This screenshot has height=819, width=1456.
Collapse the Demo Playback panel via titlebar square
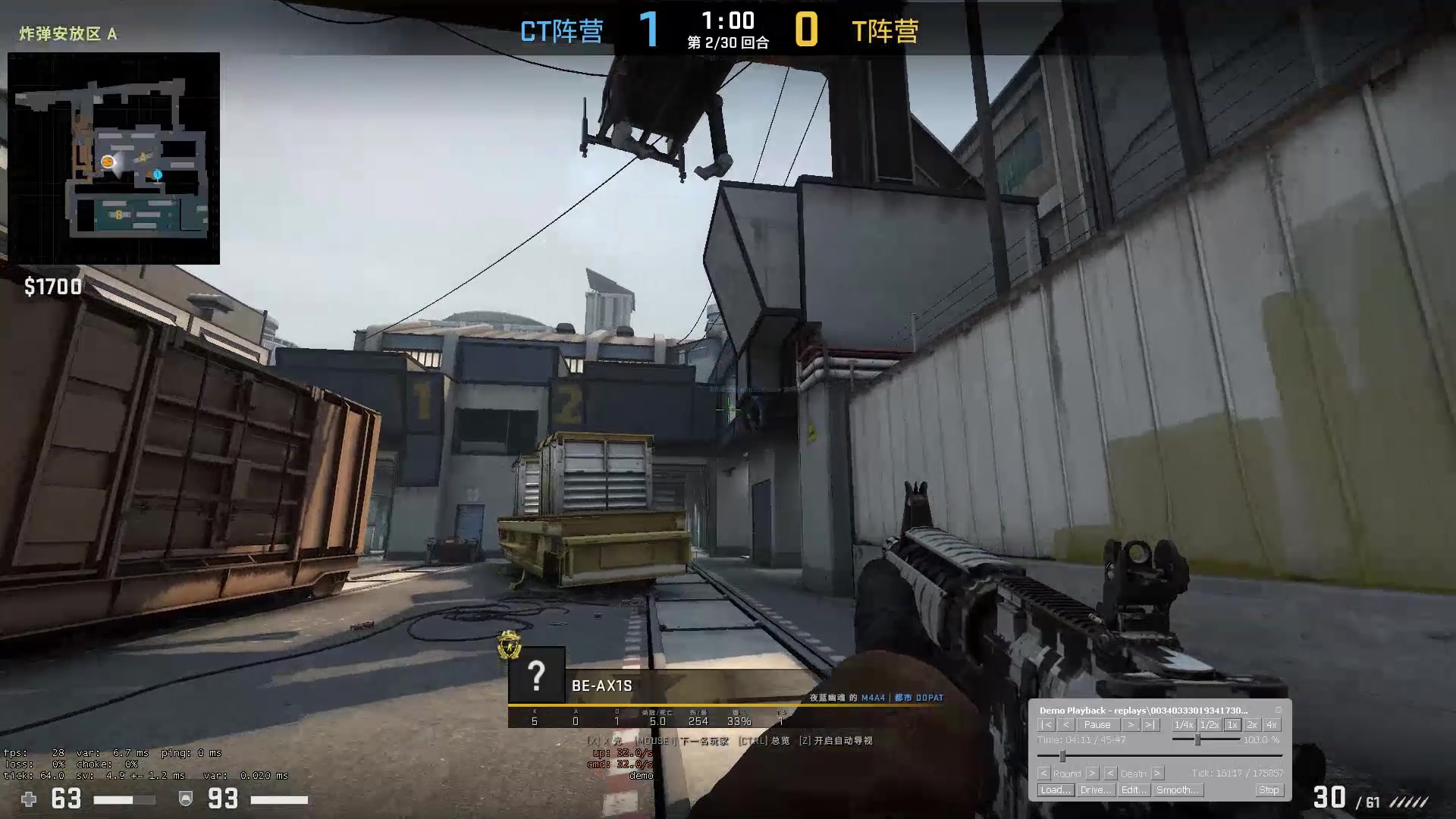[x=1278, y=711]
